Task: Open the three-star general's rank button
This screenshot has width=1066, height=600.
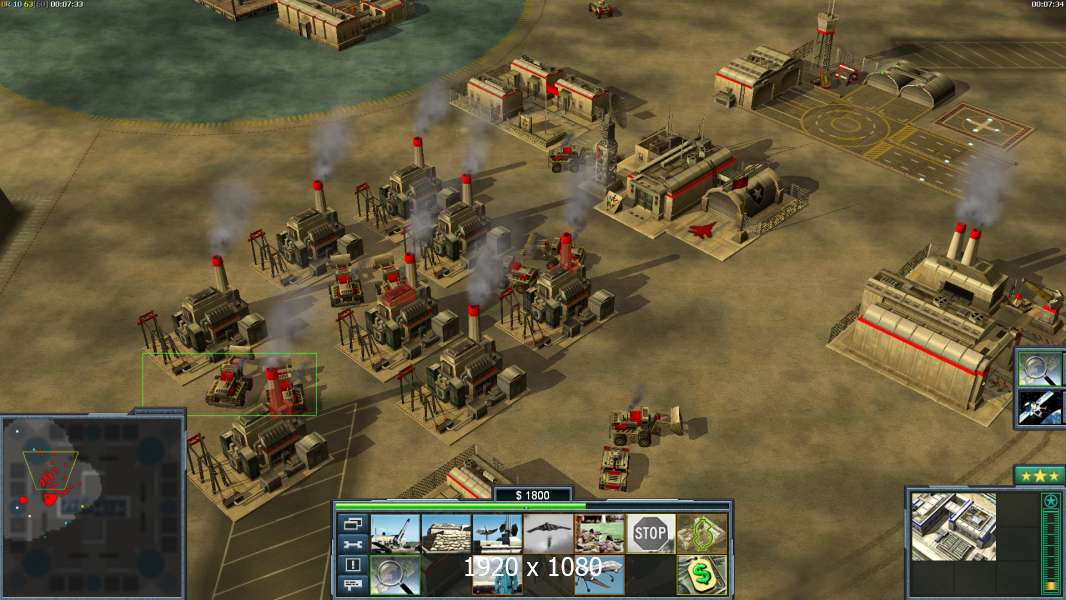Action: [x=1038, y=475]
